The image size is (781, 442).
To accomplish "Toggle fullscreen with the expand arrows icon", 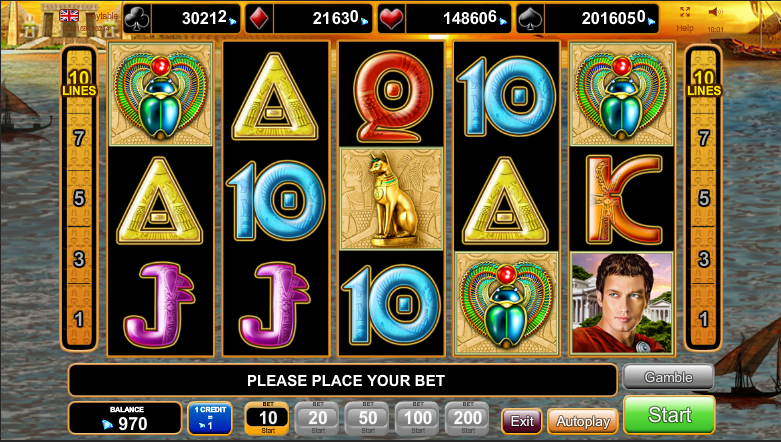I will coord(685,12).
